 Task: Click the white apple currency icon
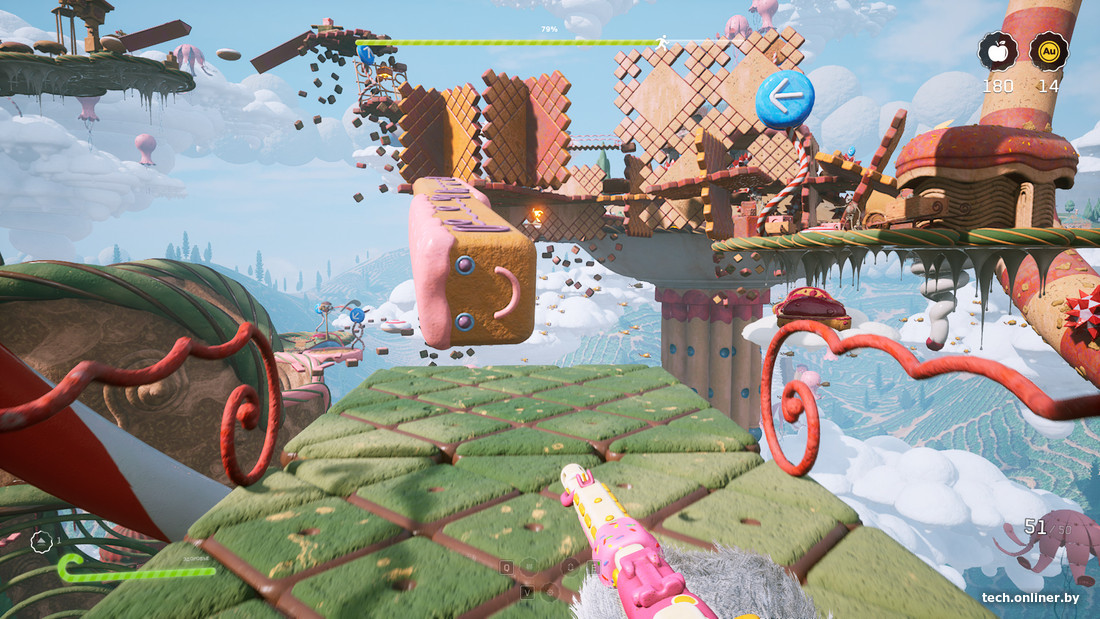pyautogui.click(x=997, y=51)
